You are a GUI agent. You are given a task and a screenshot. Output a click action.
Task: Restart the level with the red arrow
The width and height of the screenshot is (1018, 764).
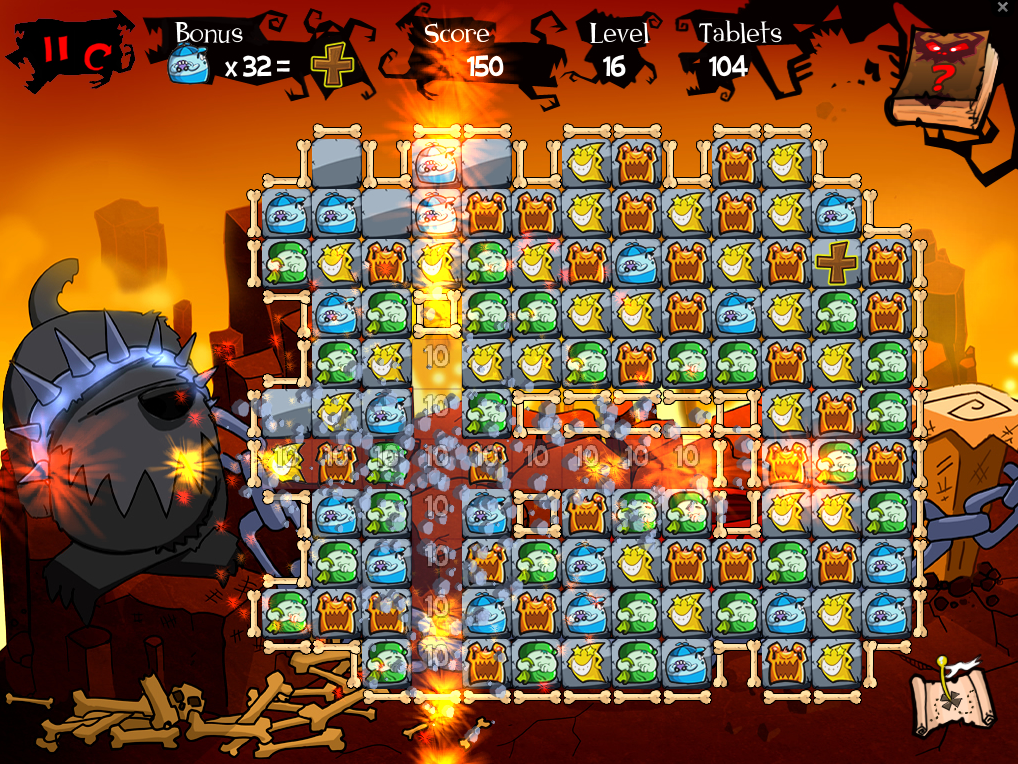96,57
